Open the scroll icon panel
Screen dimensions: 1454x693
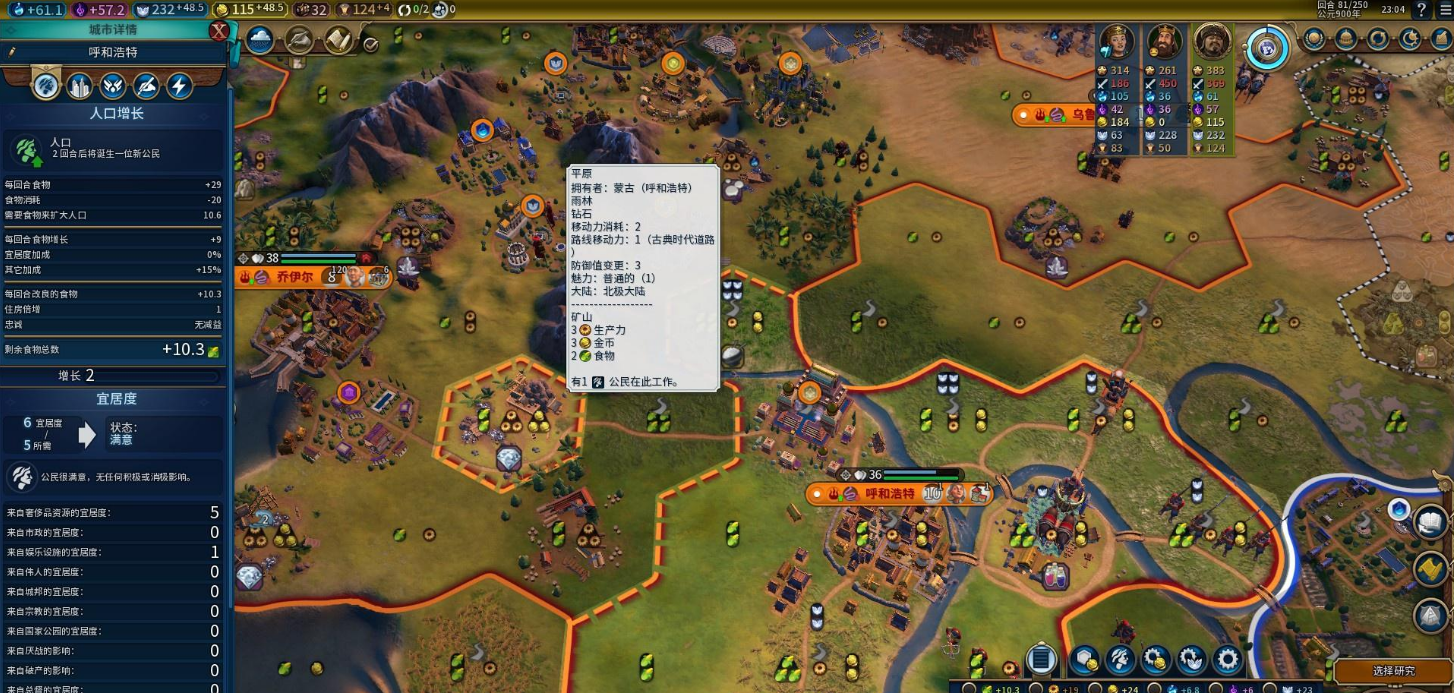pyautogui.click(x=338, y=40)
